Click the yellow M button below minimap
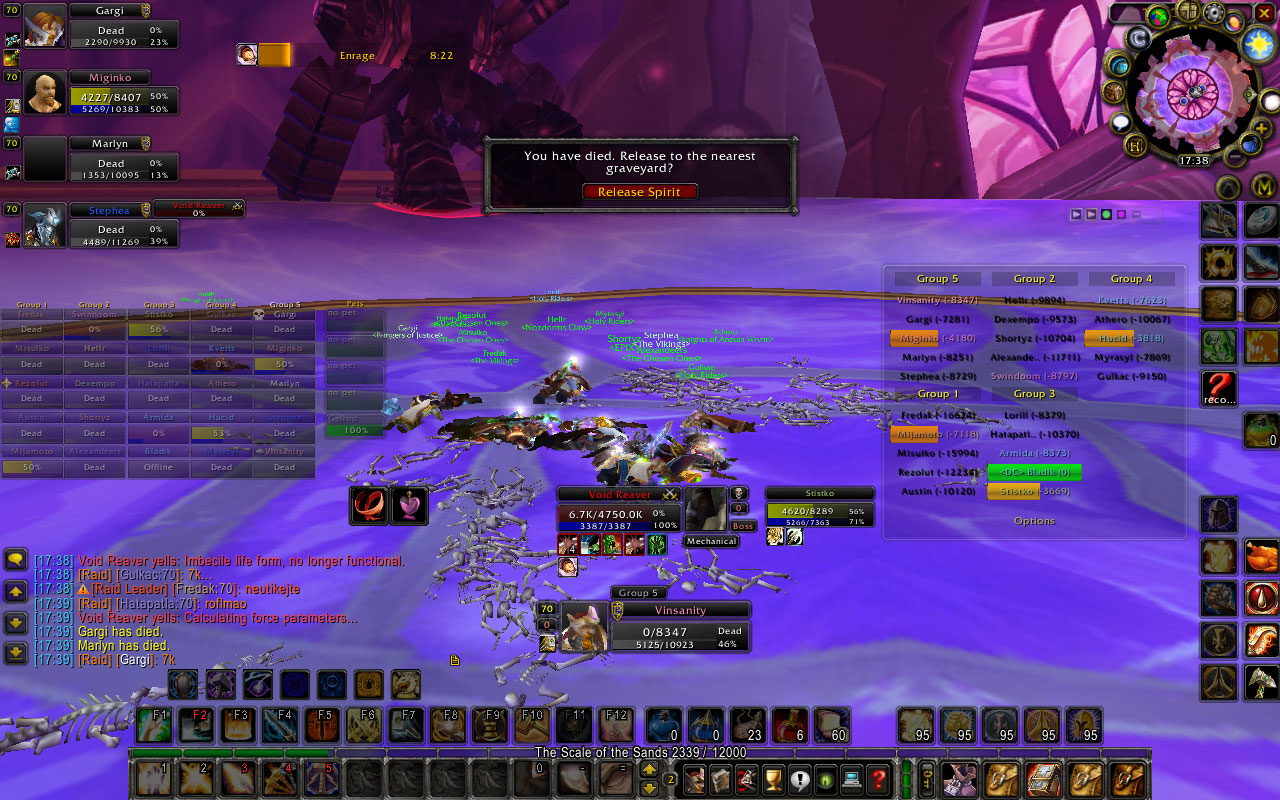 tap(1263, 187)
